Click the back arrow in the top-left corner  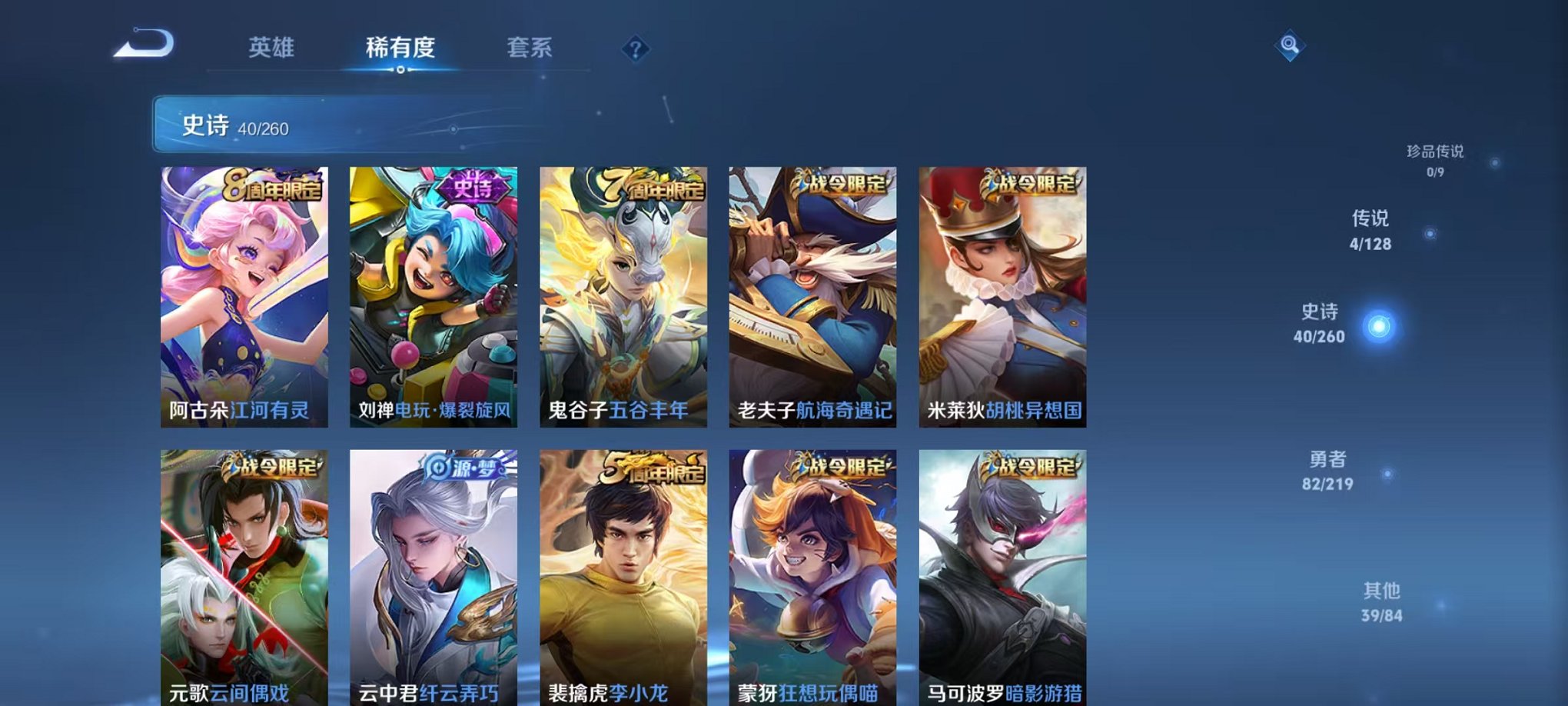[142, 42]
